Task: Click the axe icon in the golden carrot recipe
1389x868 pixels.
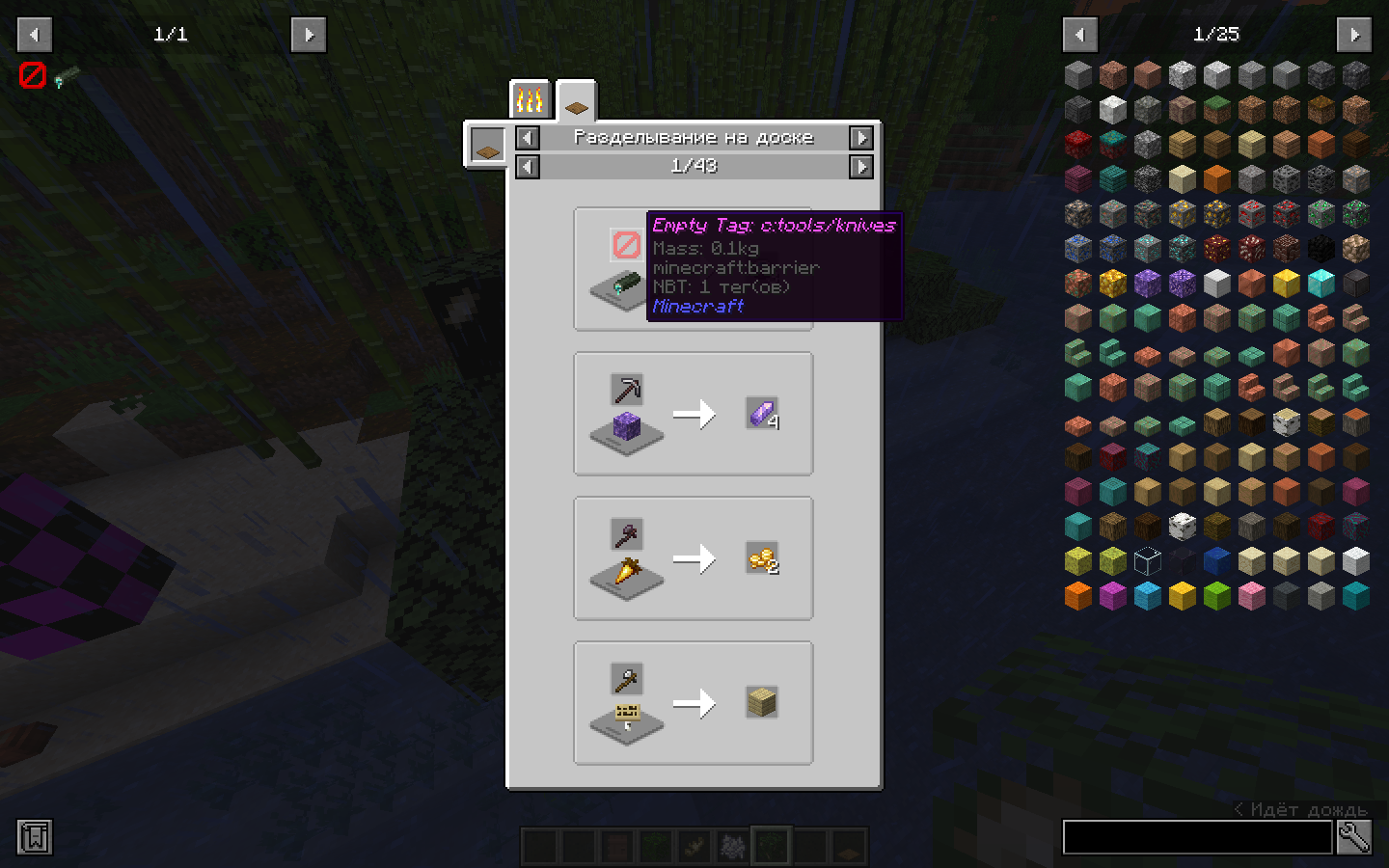Action: pos(626,532)
